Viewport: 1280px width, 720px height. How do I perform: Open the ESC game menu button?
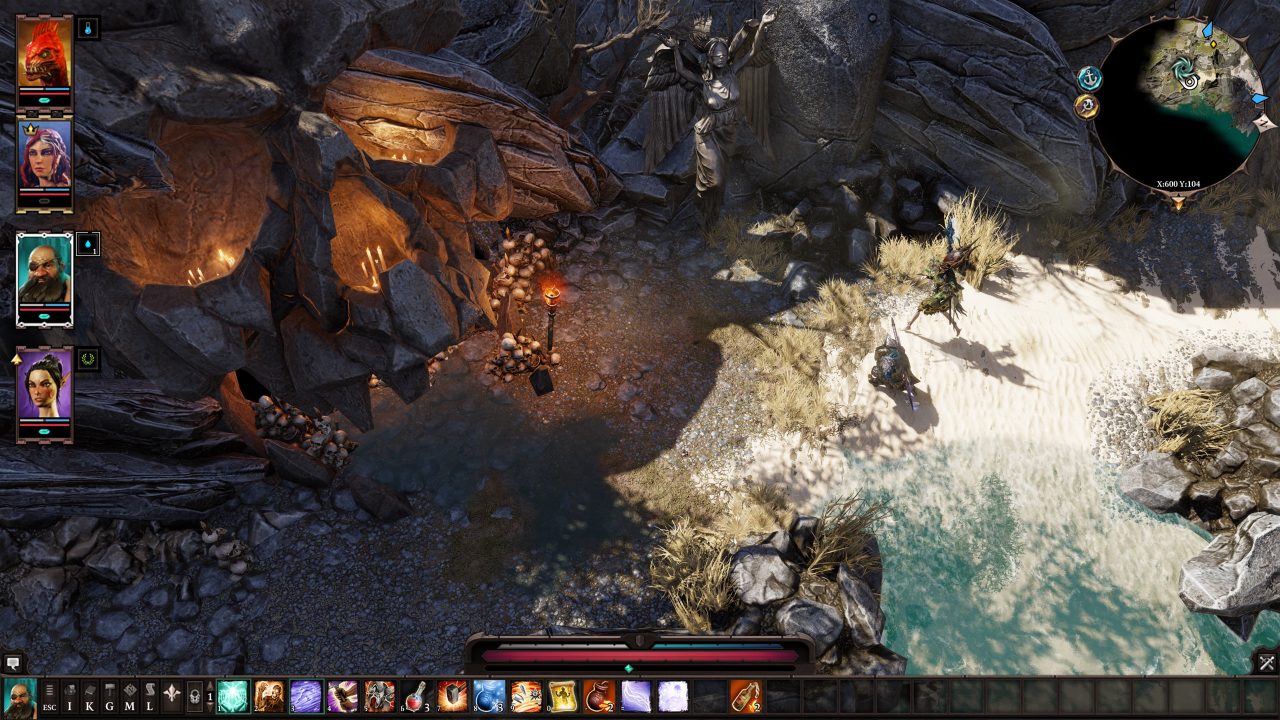point(49,696)
